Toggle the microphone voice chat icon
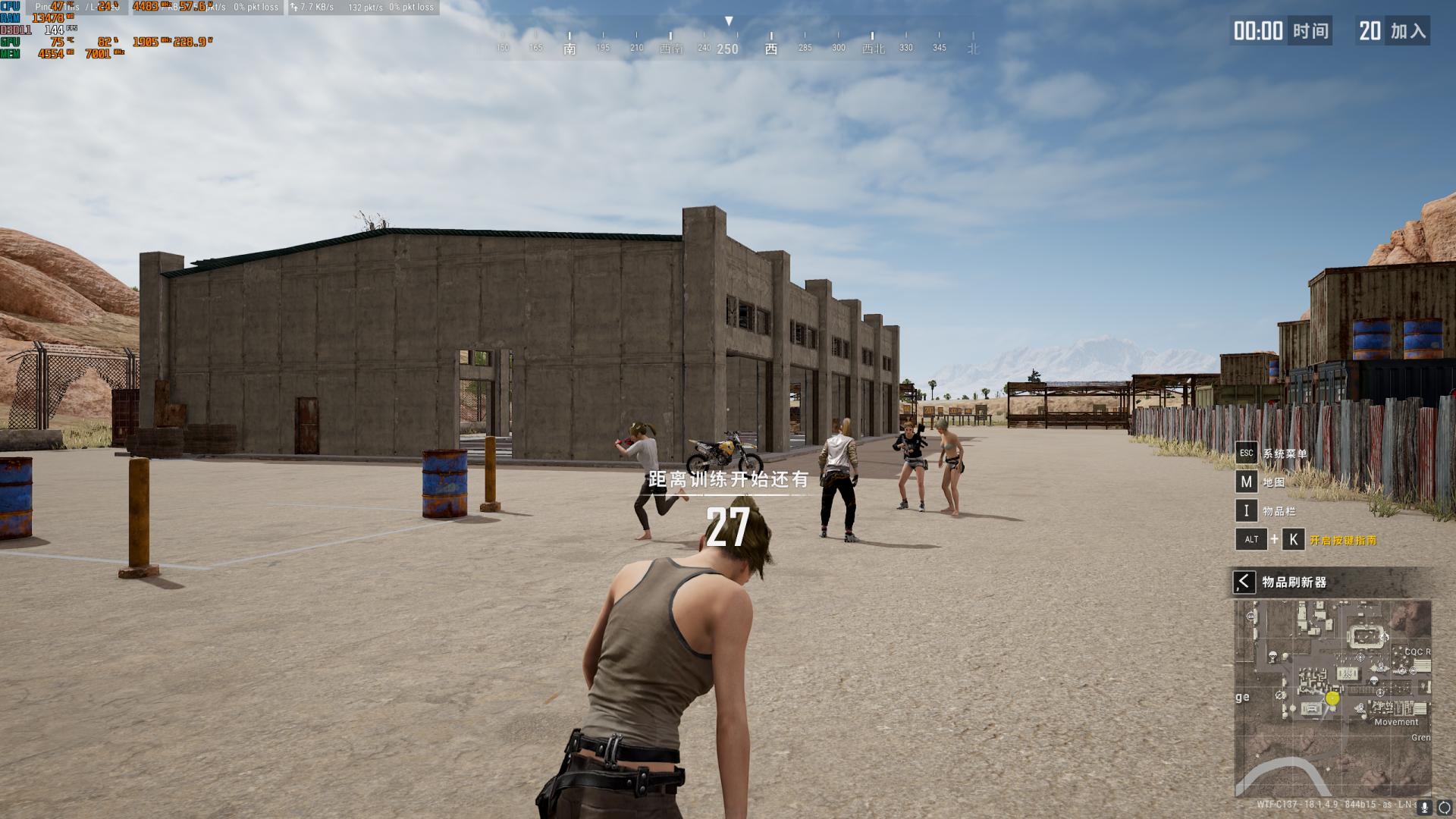 (x=1424, y=807)
